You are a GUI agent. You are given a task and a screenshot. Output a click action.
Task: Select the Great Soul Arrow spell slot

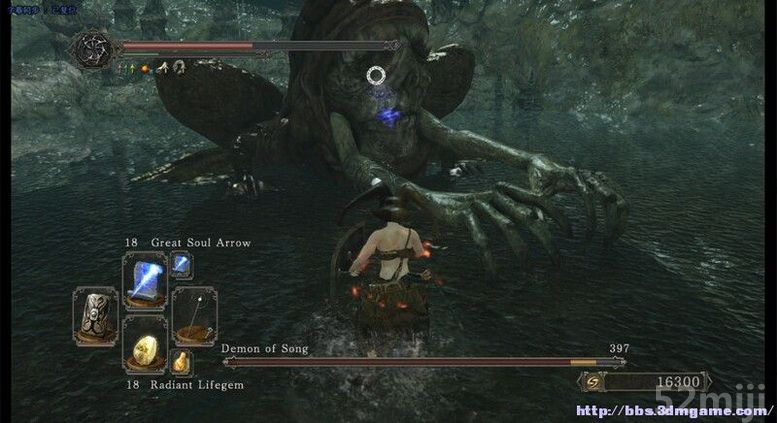click(143, 278)
